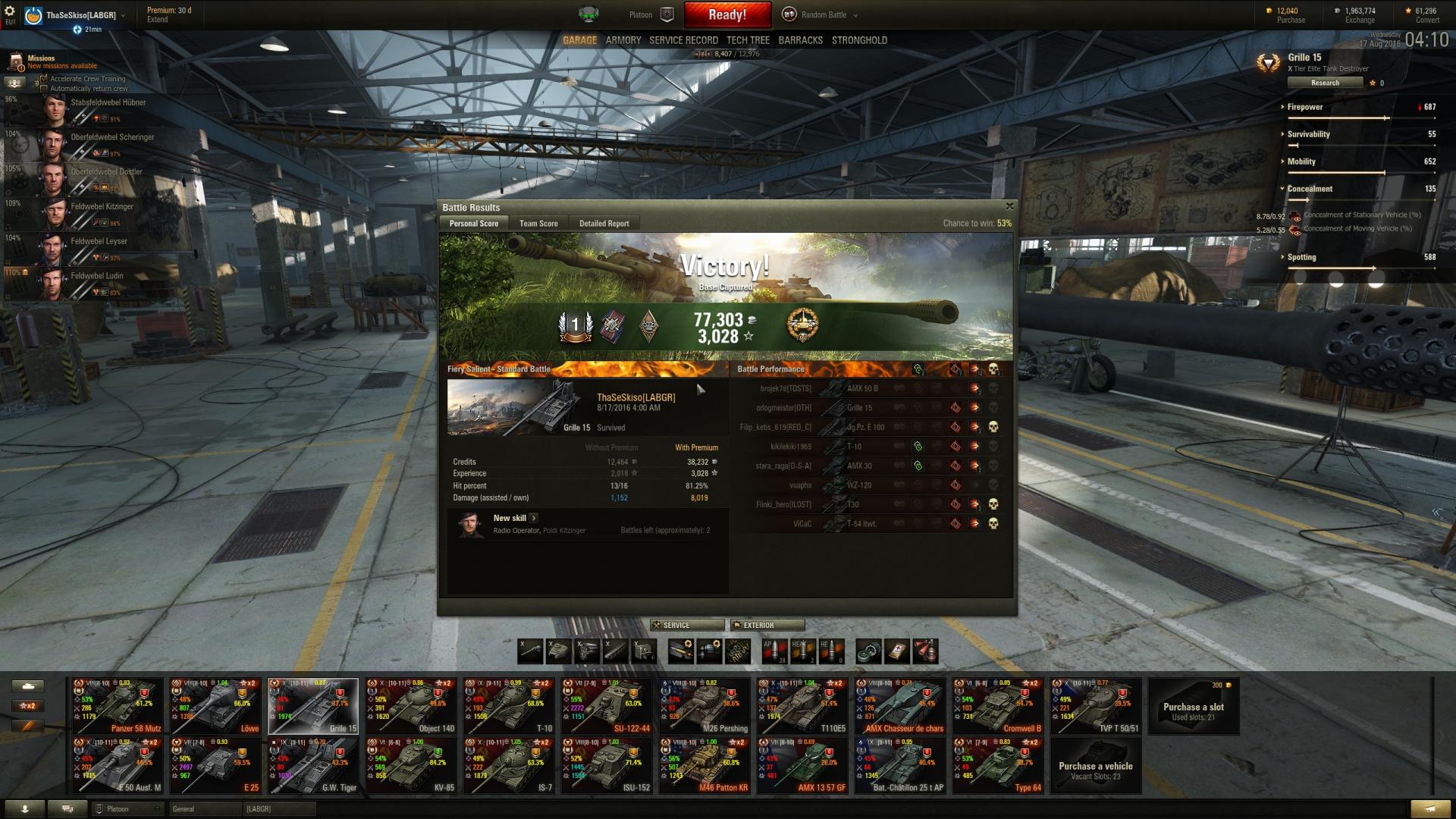Open the Exterior customization button
This screenshot has height=819, width=1456.
pyautogui.click(x=767, y=625)
